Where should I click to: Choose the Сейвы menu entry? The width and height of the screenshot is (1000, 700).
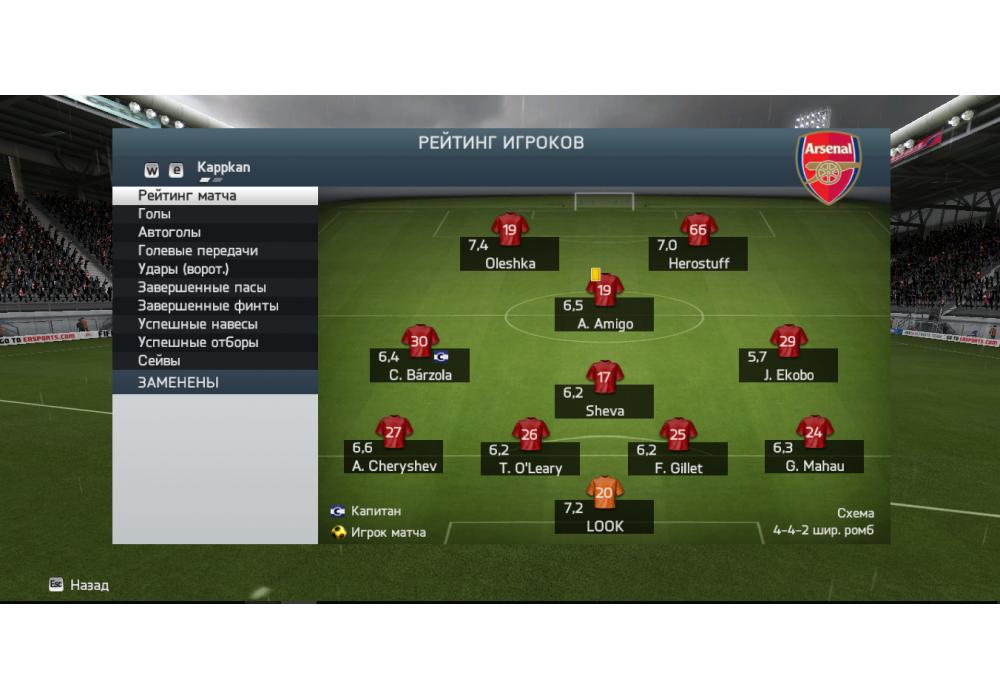215,361
